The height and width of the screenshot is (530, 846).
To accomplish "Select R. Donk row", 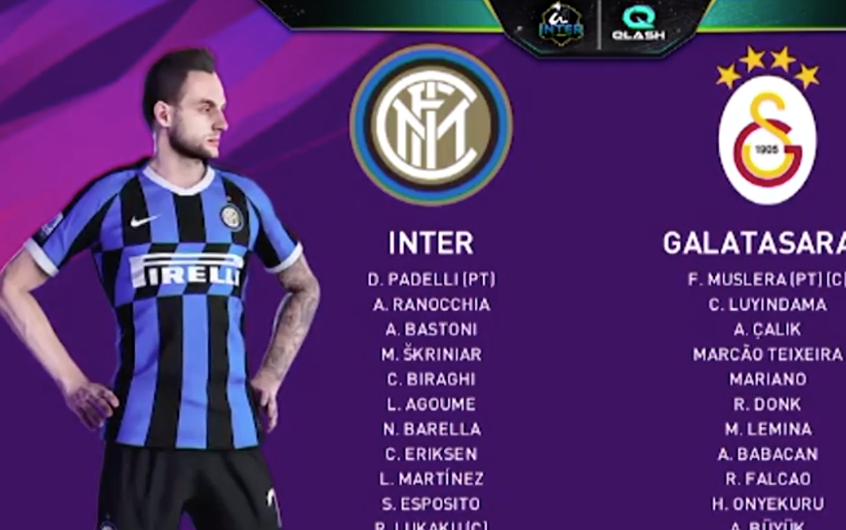I will 767,404.
